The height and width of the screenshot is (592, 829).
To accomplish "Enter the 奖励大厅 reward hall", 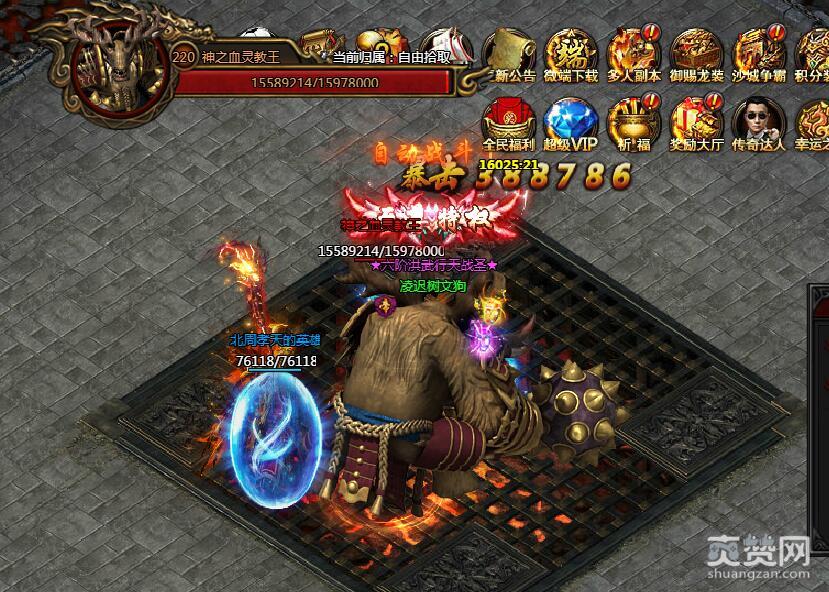I will click(696, 122).
